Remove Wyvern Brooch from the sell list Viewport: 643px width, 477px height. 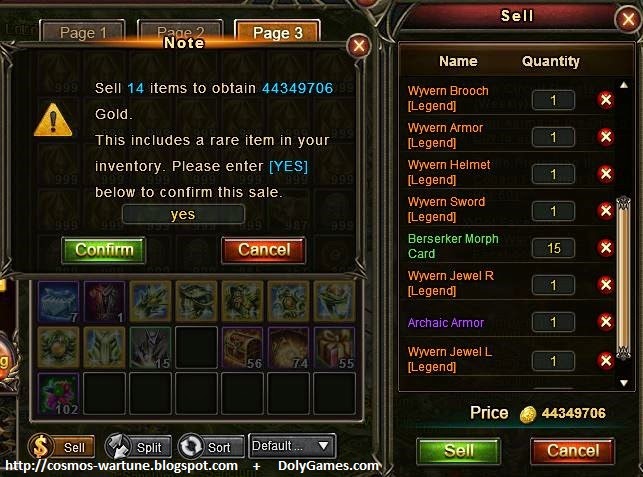click(x=605, y=99)
